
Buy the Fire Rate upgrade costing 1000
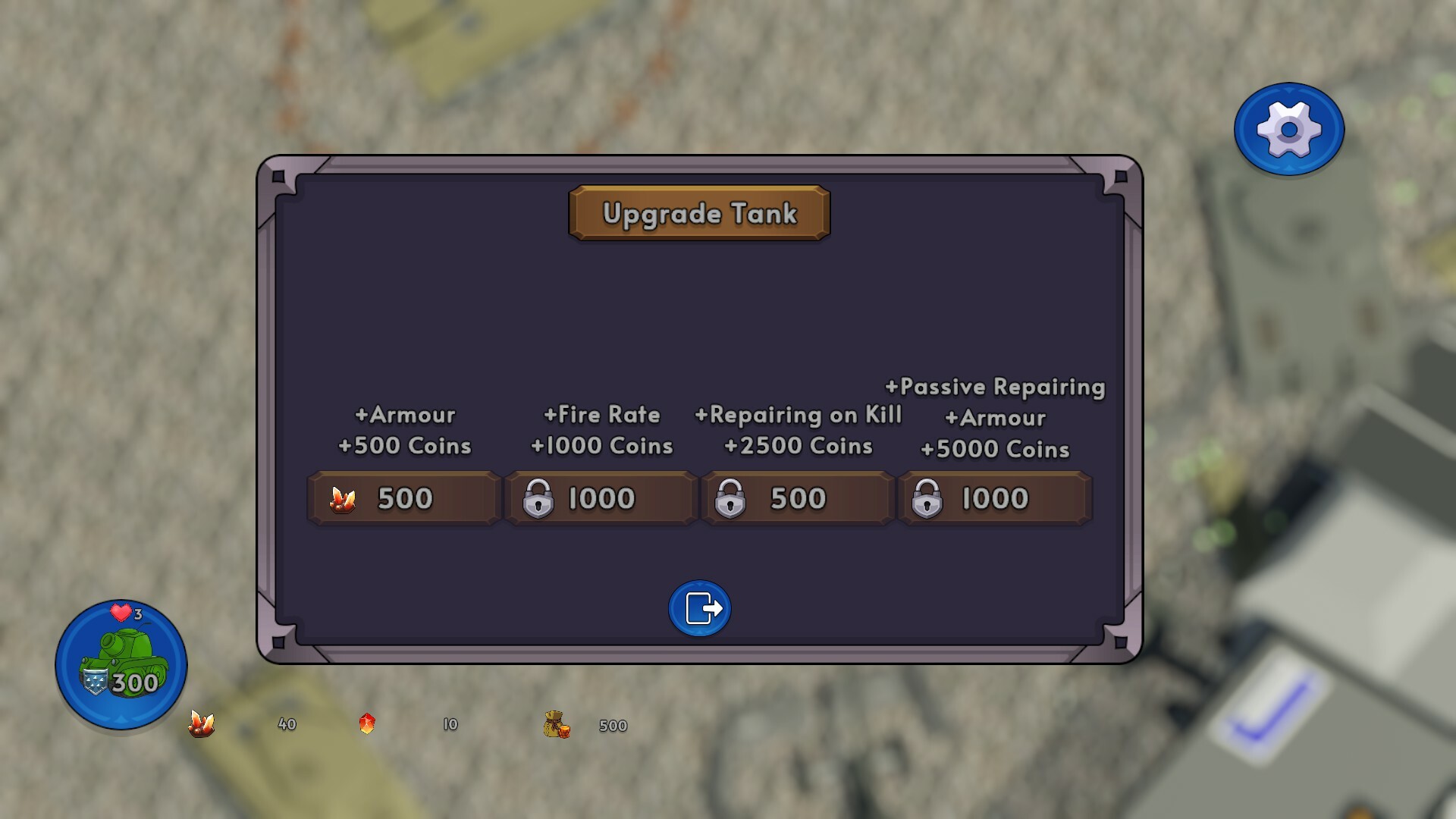point(600,498)
